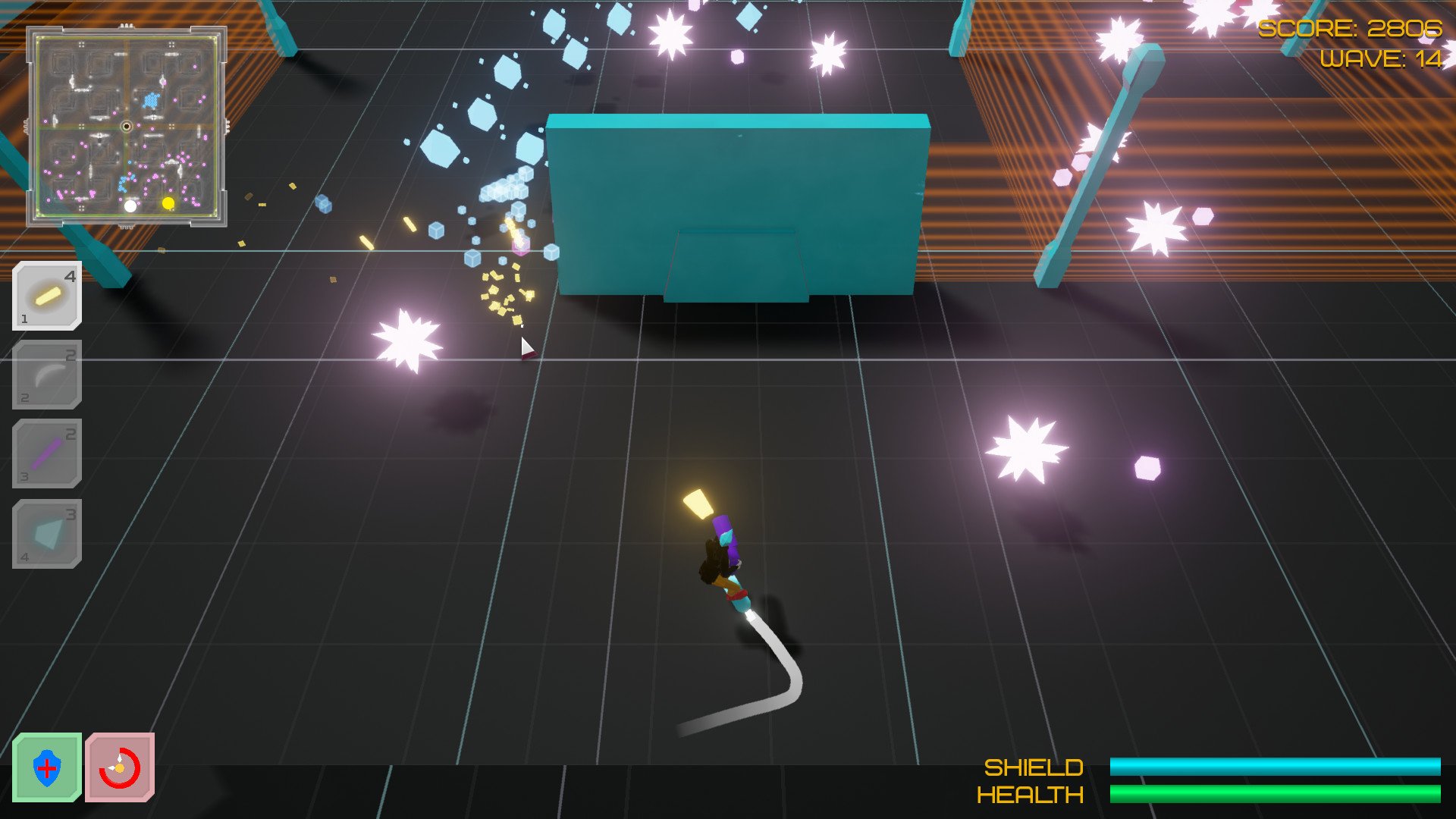Click the cyan shield bar

1278,767
